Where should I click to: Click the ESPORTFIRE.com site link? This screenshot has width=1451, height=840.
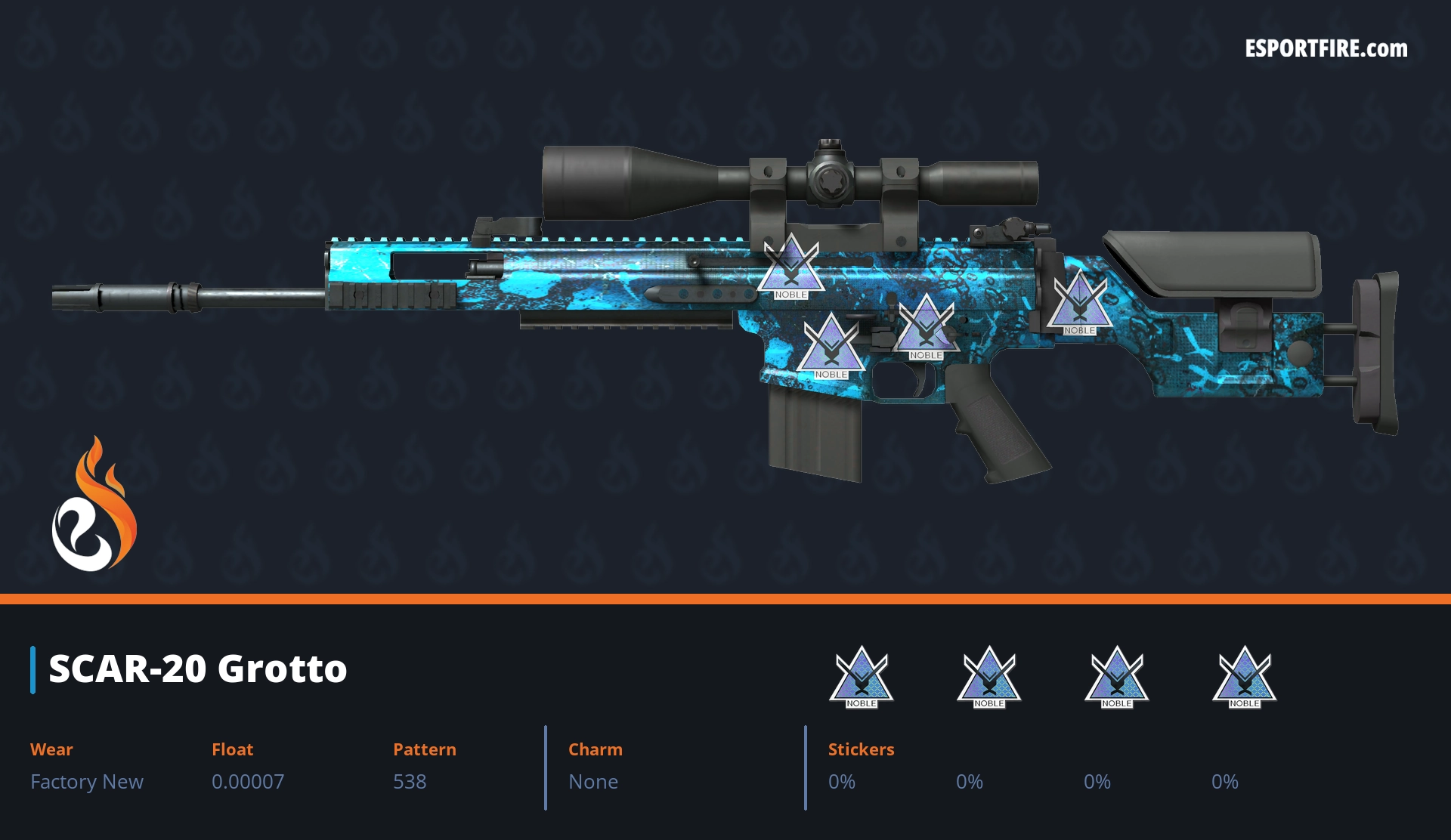1326,49
